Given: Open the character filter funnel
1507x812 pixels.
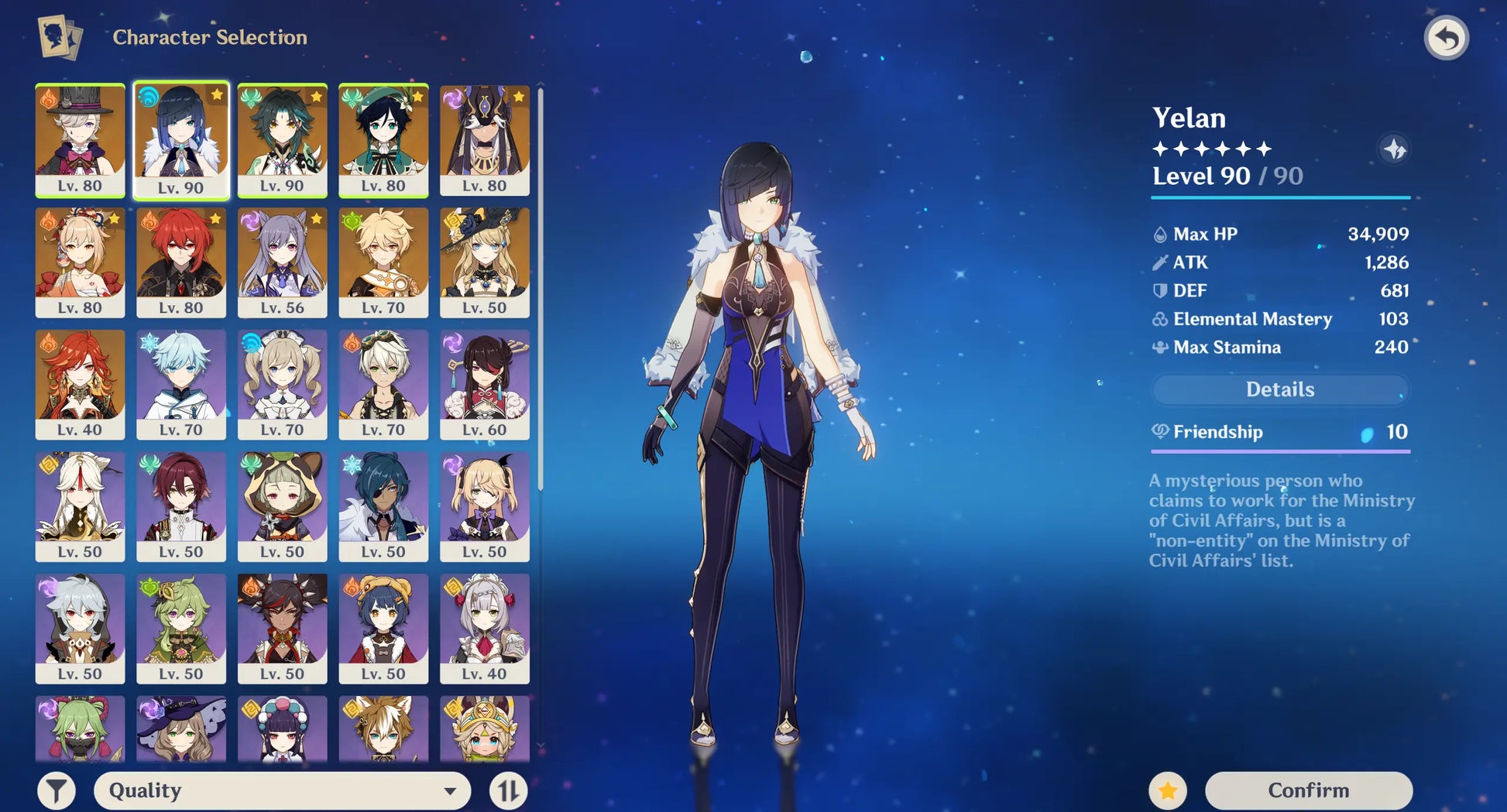Looking at the screenshot, I should pyautogui.click(x=57, y=790).
